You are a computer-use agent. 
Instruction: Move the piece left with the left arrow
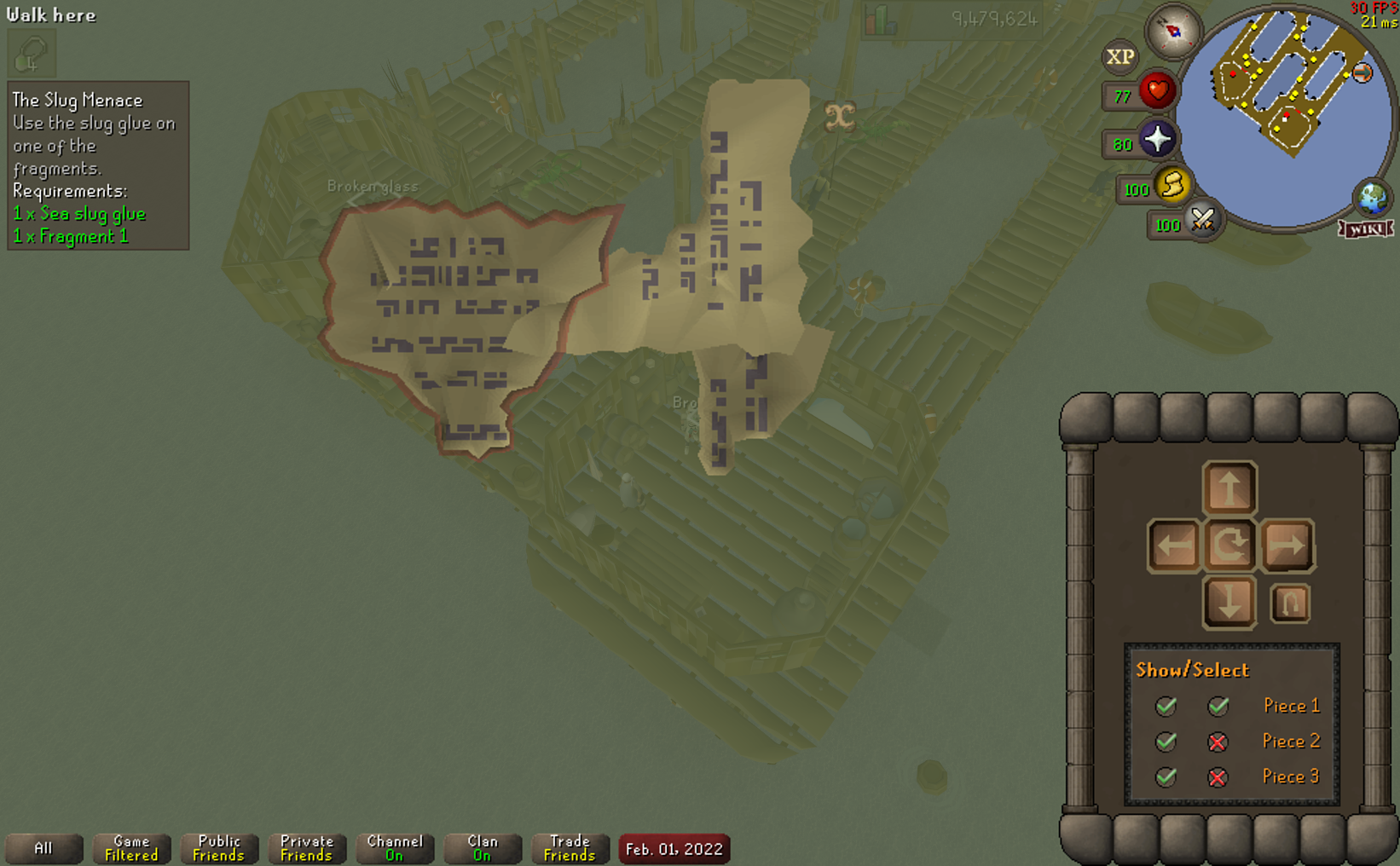coord(1174,545)
